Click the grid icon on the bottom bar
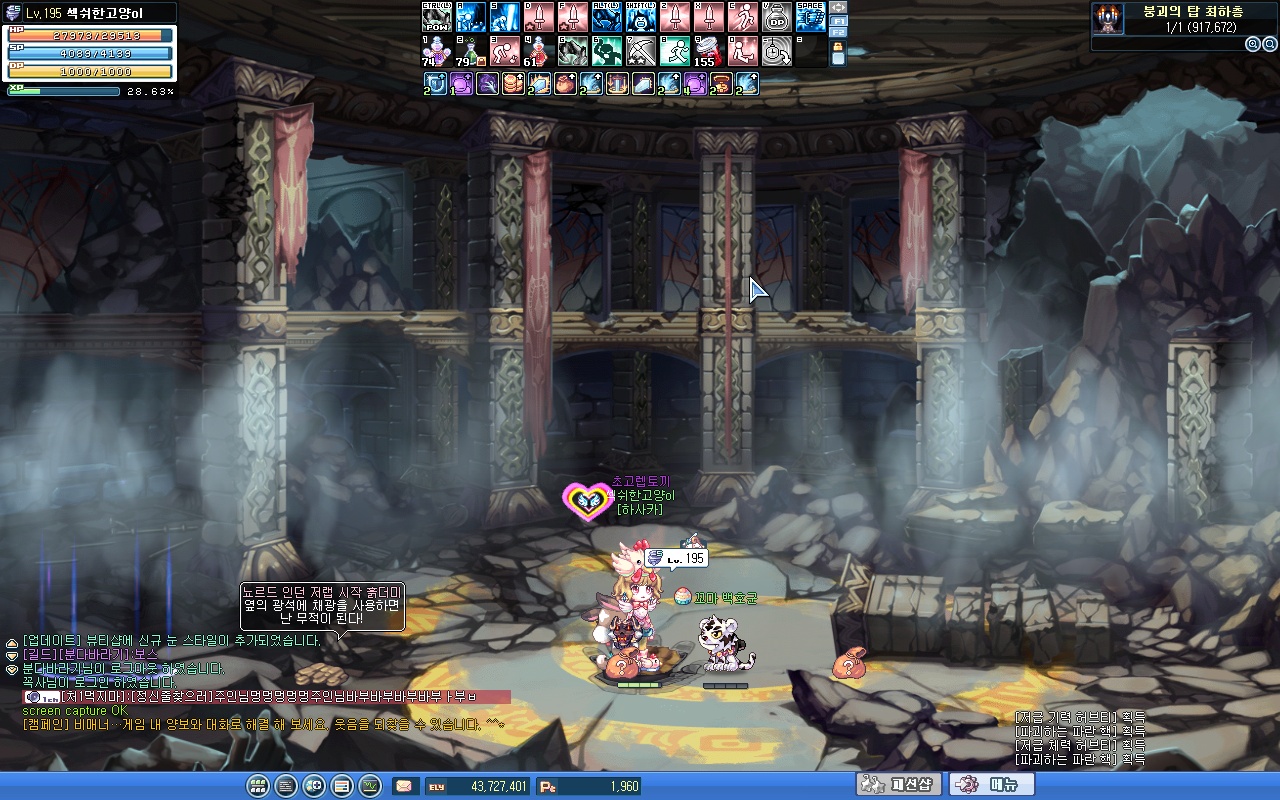Viewport: 1280px width, 800px height. click(257, 786)
